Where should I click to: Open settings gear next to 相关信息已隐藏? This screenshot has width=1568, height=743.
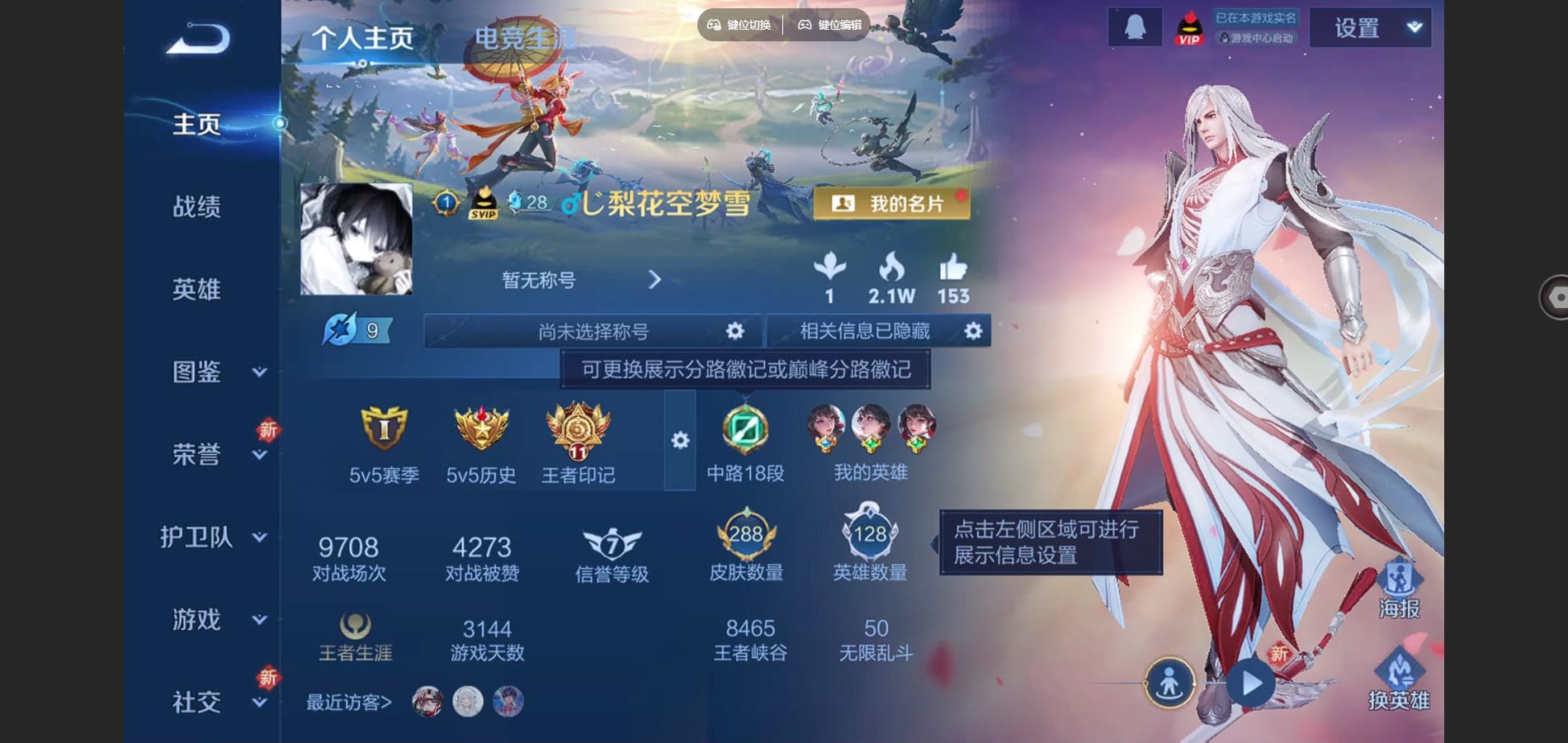pyautogui.click(x=974, y=330)
